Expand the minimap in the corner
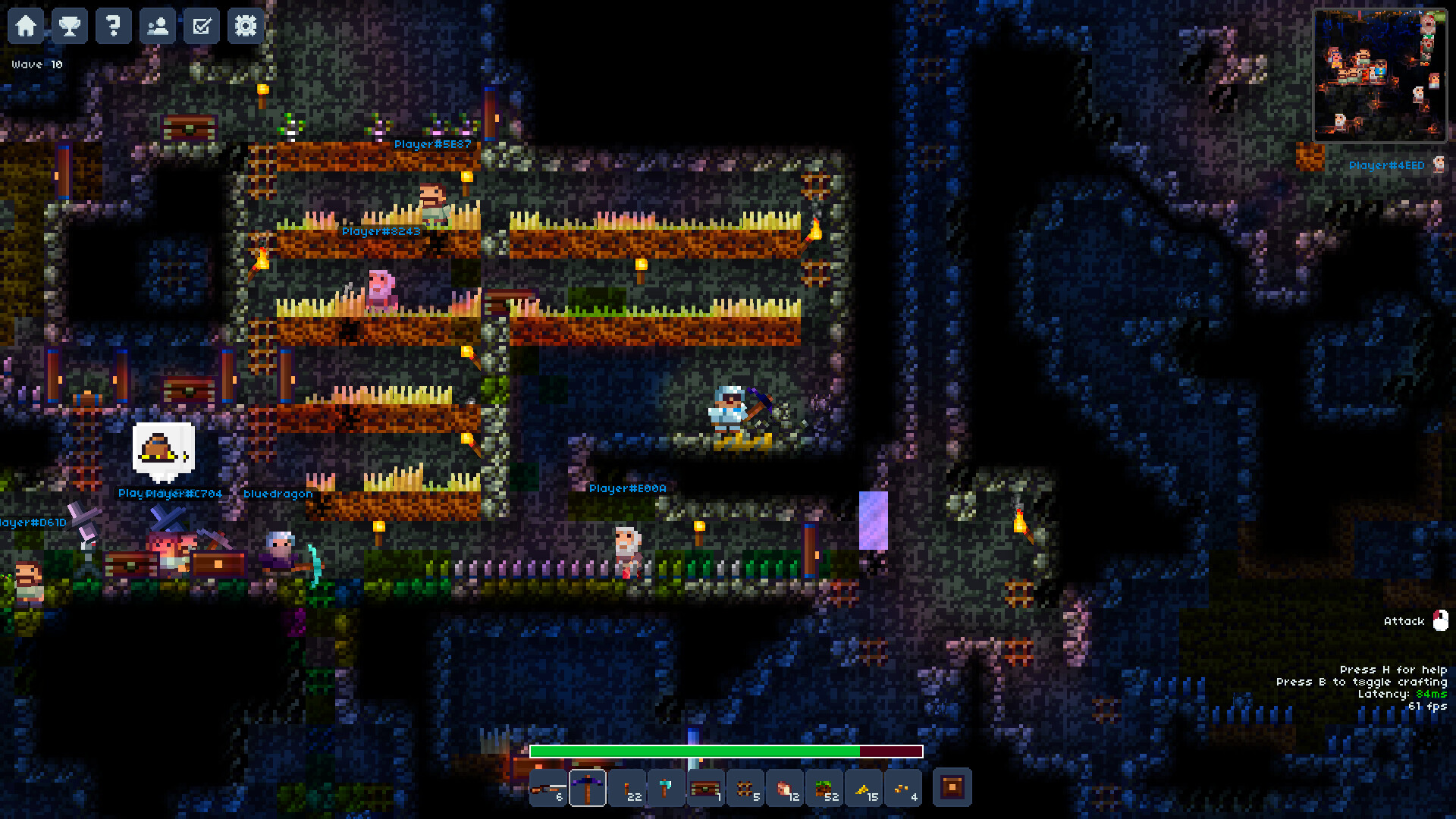This screenshot has height=819, width=1456. [1379, 74]
